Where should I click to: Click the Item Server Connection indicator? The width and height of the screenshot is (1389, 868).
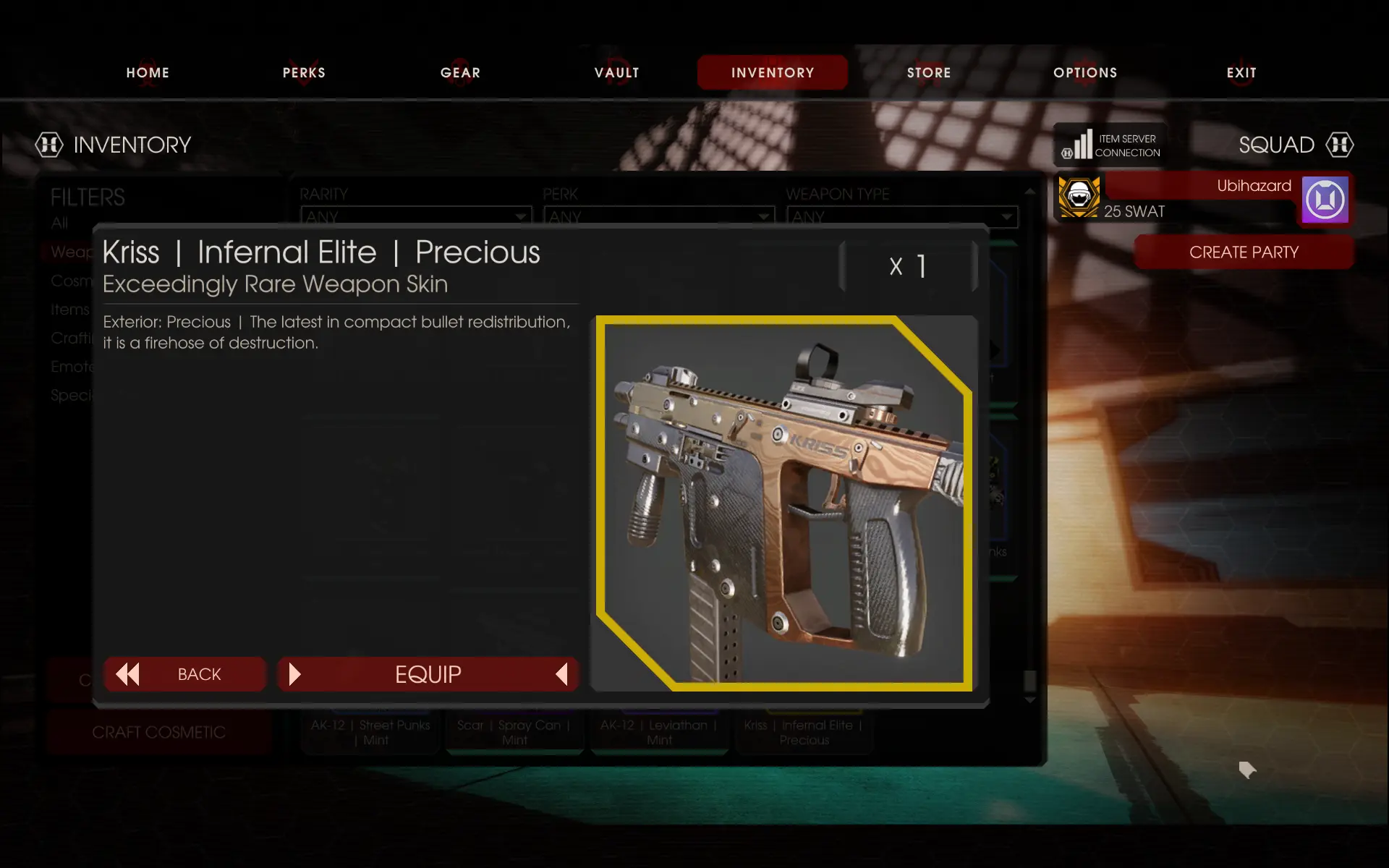click(1111, 145)
